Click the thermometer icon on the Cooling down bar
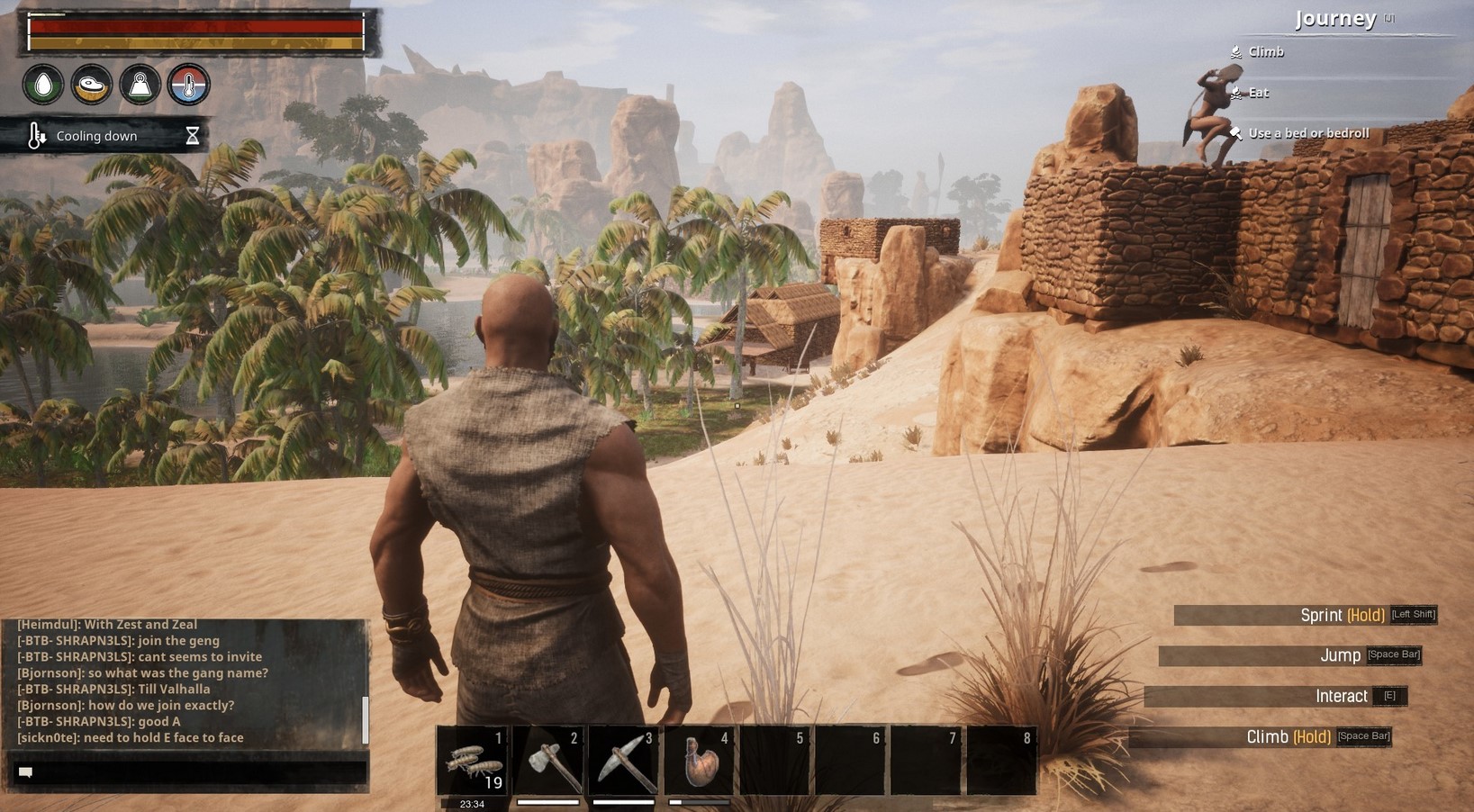 tap(34, 135)
